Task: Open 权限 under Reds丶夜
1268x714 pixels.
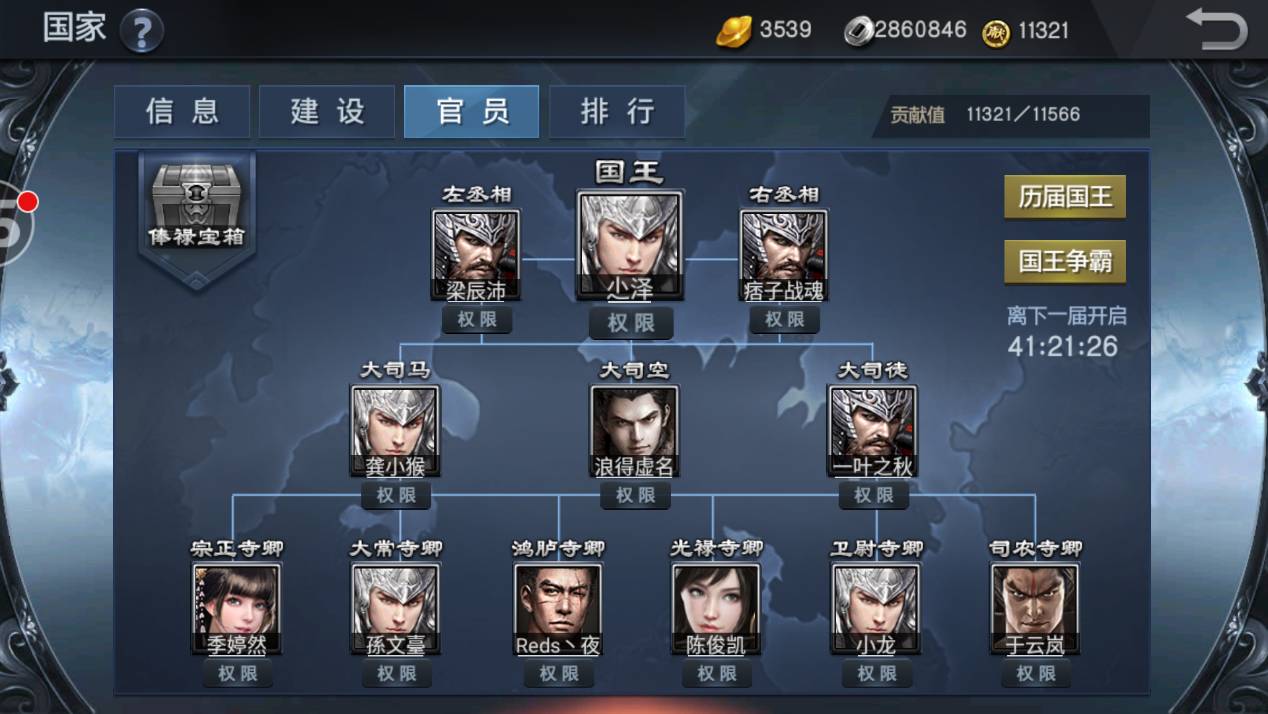Action: tap(558, 674)
